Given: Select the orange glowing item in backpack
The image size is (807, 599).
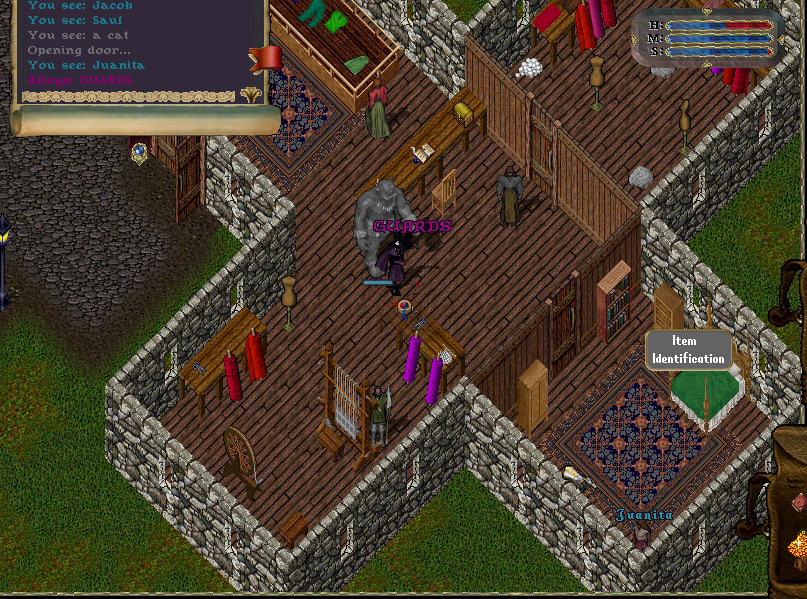Looking at the screenshot, I should [798, 546].
